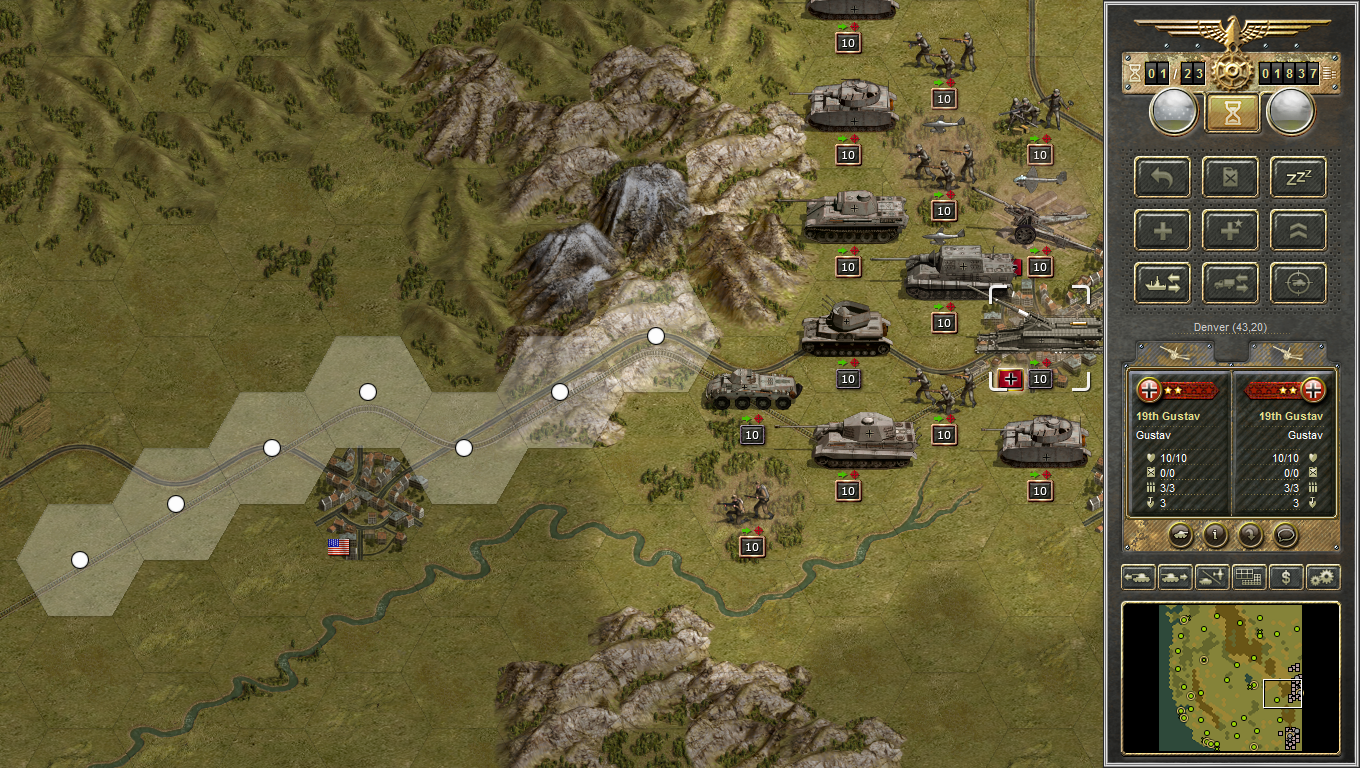Viewport: 1360px width, 768px height.
Task: End the turn with the hourglass button
Action: click(1230, 112)
